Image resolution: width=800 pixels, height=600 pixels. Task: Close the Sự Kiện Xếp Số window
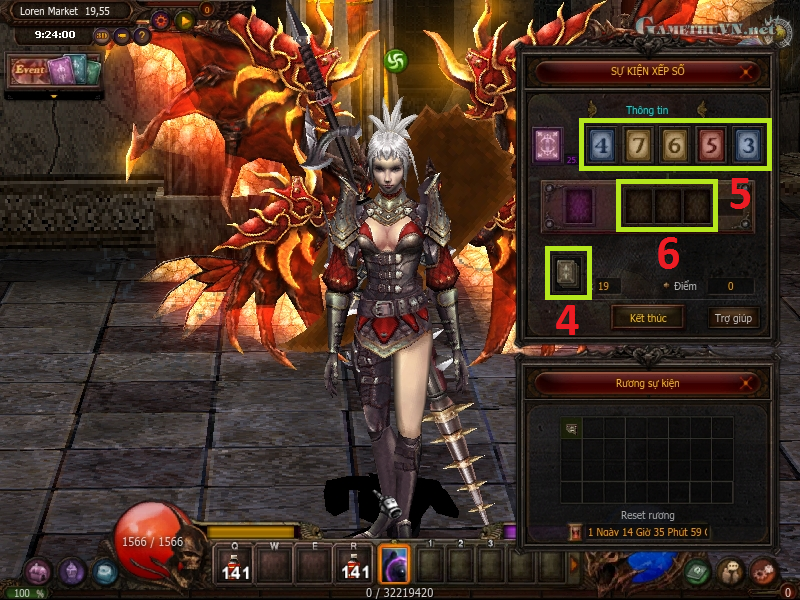point(746,72)
